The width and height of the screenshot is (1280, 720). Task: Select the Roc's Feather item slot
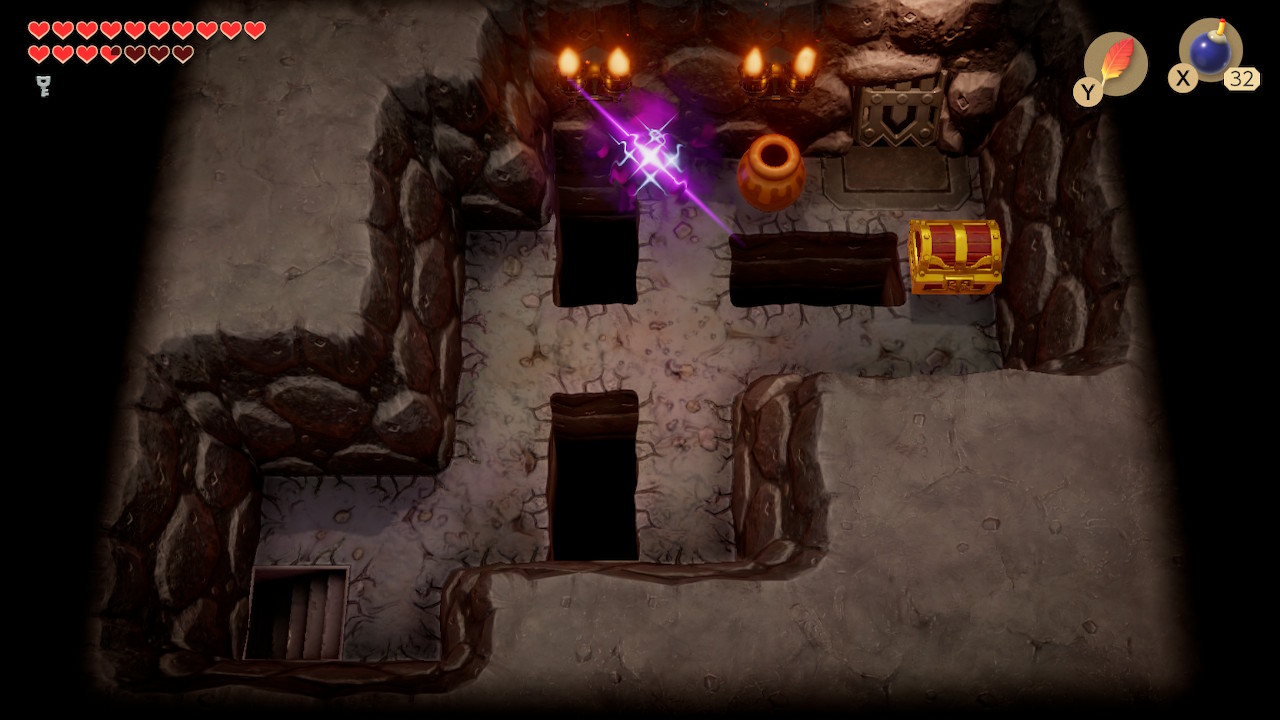tap(1115, 64)
